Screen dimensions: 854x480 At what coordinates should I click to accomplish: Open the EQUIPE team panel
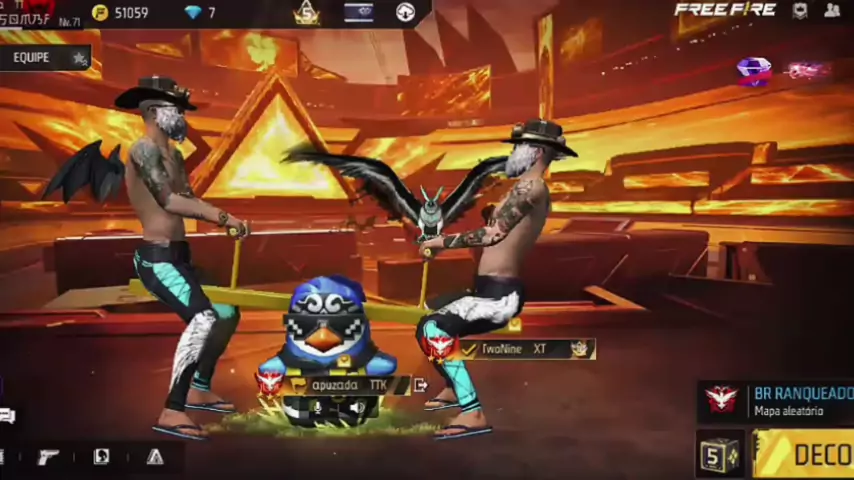click(45, 58)
